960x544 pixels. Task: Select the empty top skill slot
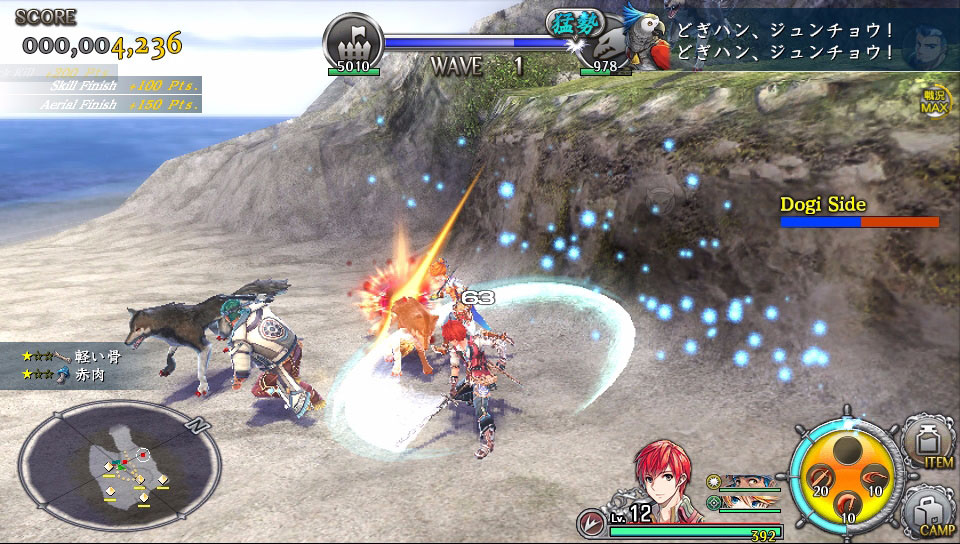[848, 449]
